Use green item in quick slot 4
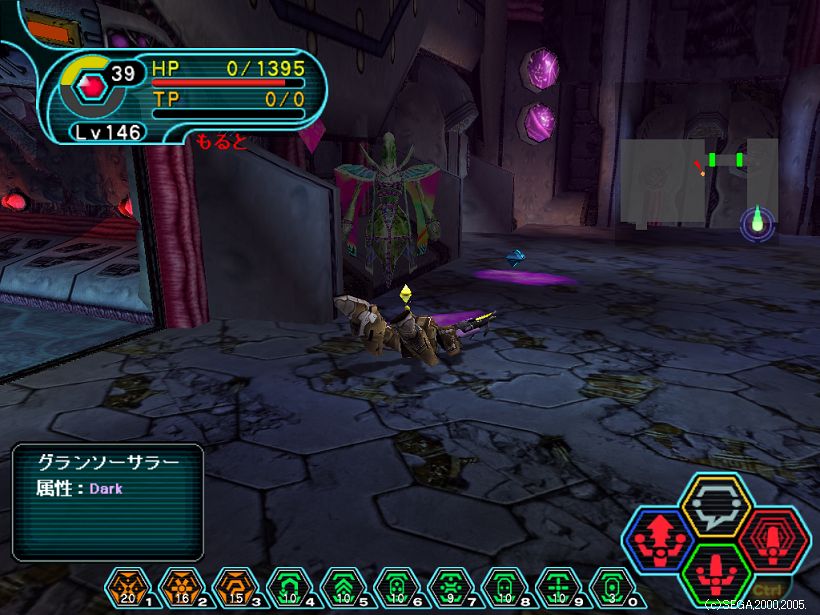The height and width of the screenshot is (615, 820). coord(288,585)
